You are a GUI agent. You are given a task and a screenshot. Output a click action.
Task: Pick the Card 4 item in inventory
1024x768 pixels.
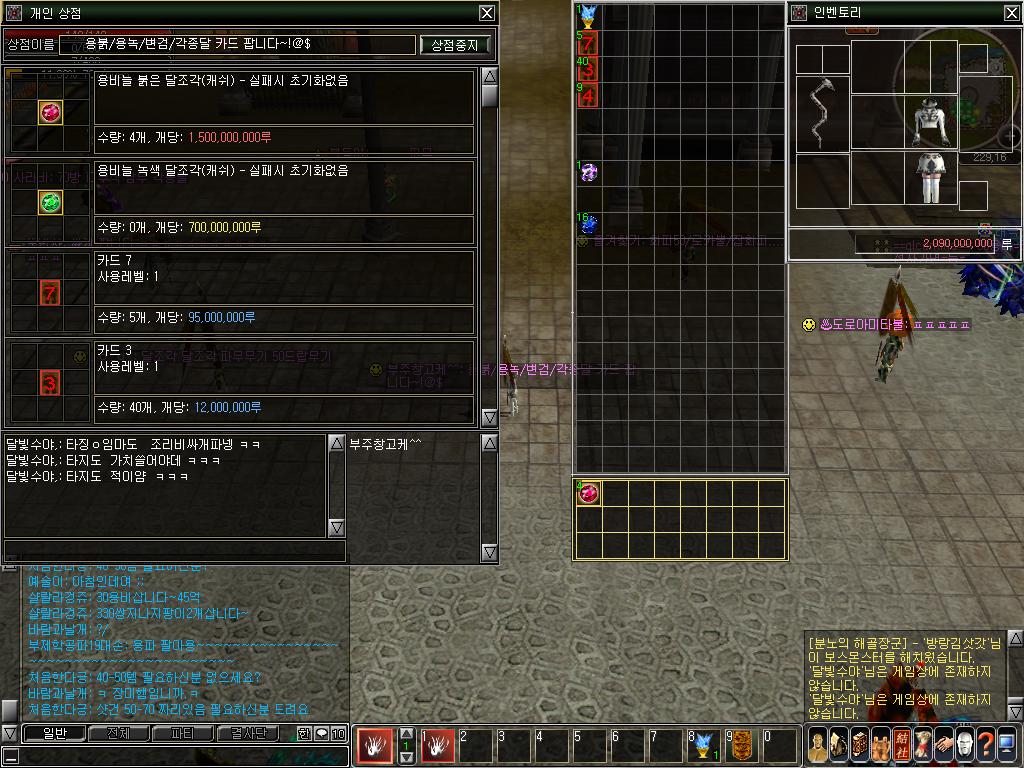click(x=588, y=95)
